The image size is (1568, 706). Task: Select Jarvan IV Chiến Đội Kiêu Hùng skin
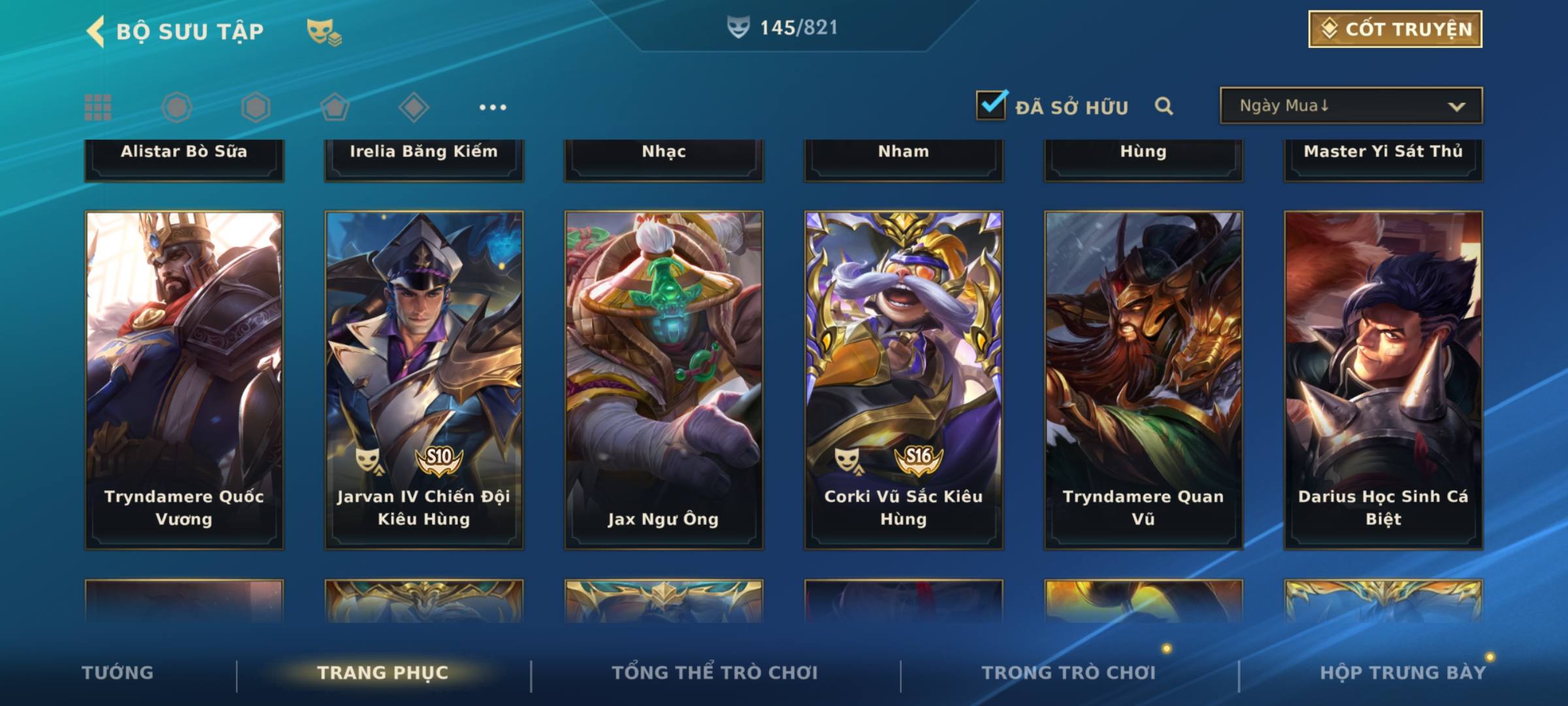click(x=424, y=379)
